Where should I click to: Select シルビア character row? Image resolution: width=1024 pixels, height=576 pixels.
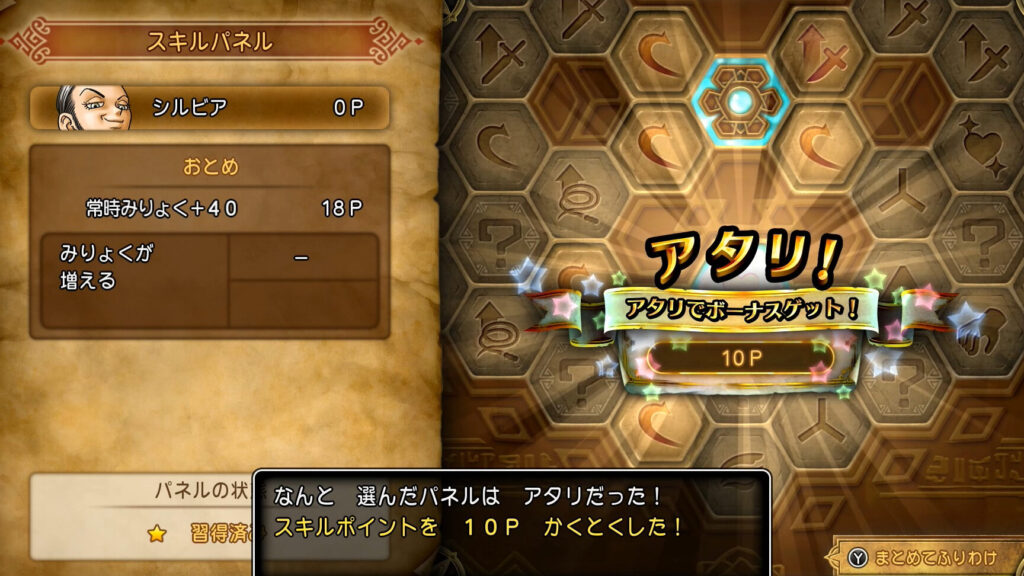click(209, 107)
